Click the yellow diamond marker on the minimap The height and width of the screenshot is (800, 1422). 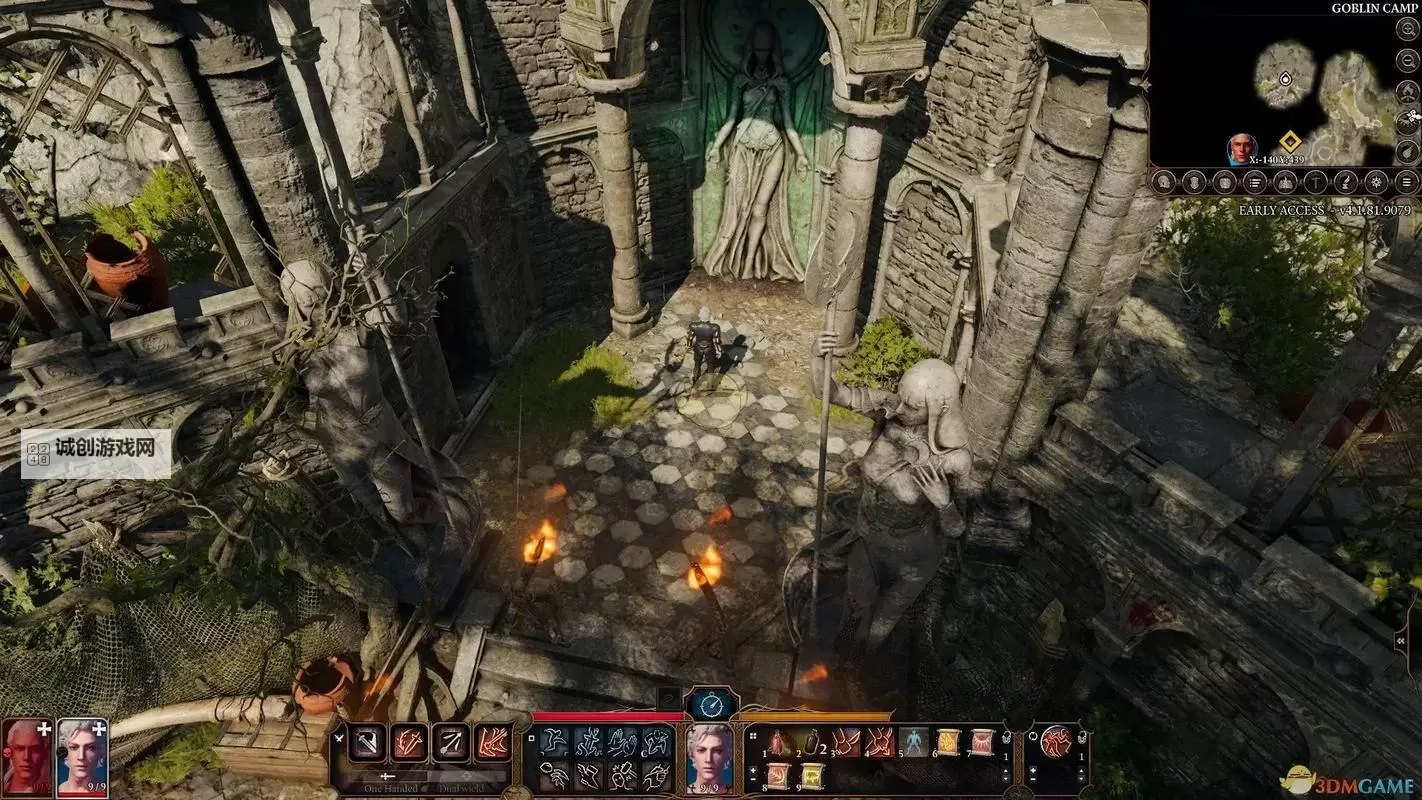(1289, 141)
